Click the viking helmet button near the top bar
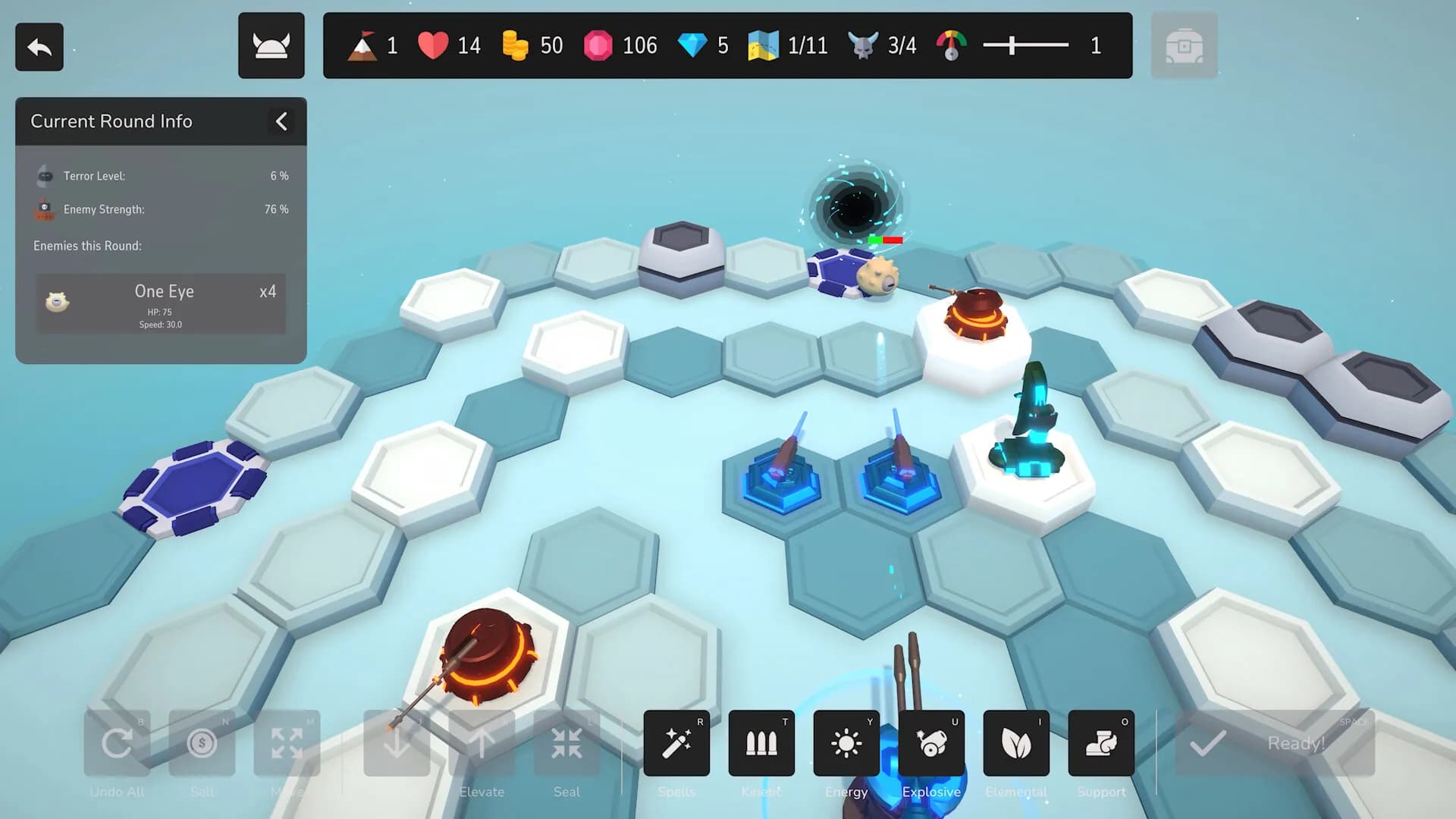Screen dimensions: 1456x819 [x=271, y=45]
